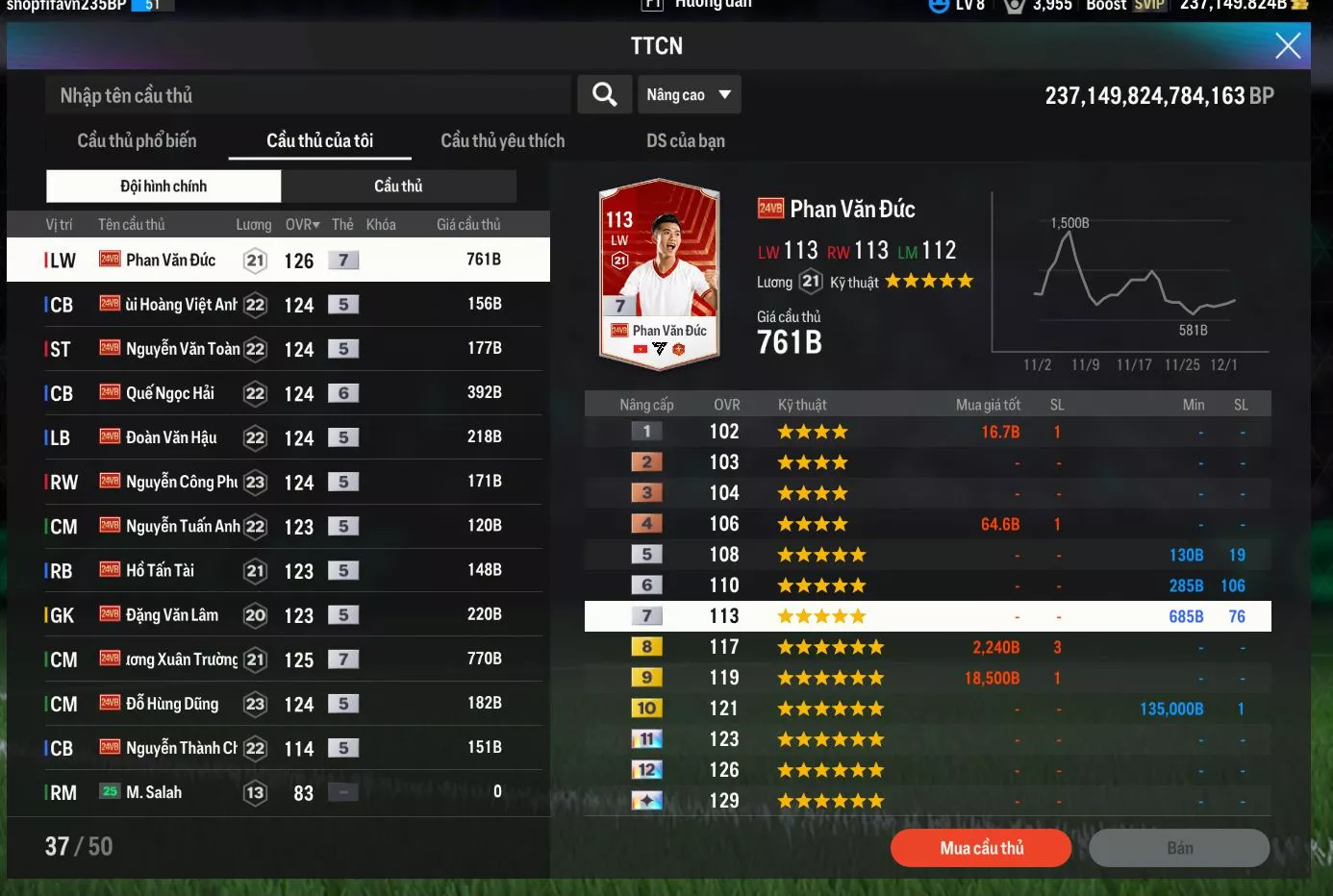This screenshot has width=1333, height=896.
Task: Choose upgrade level 8 row
Action: tap(927, 647)
